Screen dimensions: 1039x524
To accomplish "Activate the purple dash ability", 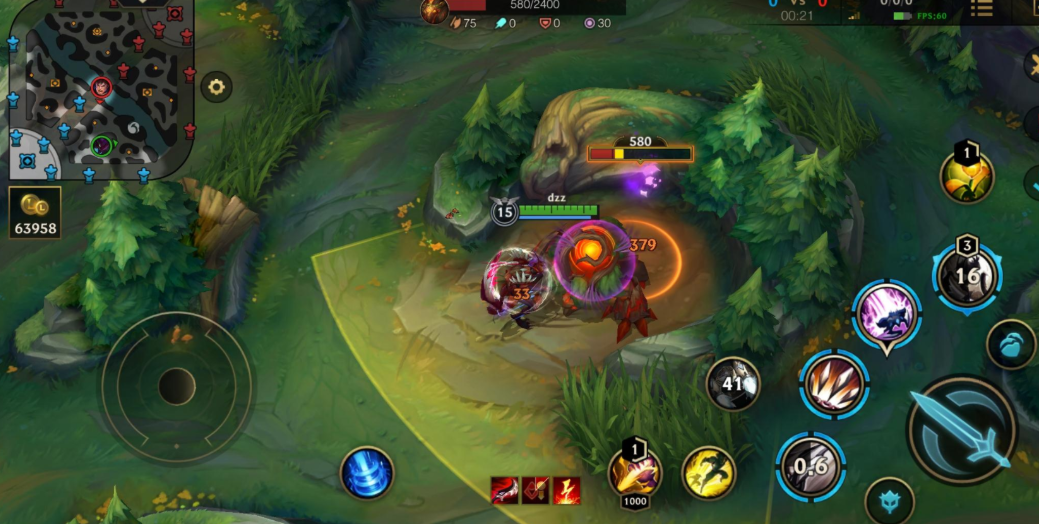I will [886, 314].
